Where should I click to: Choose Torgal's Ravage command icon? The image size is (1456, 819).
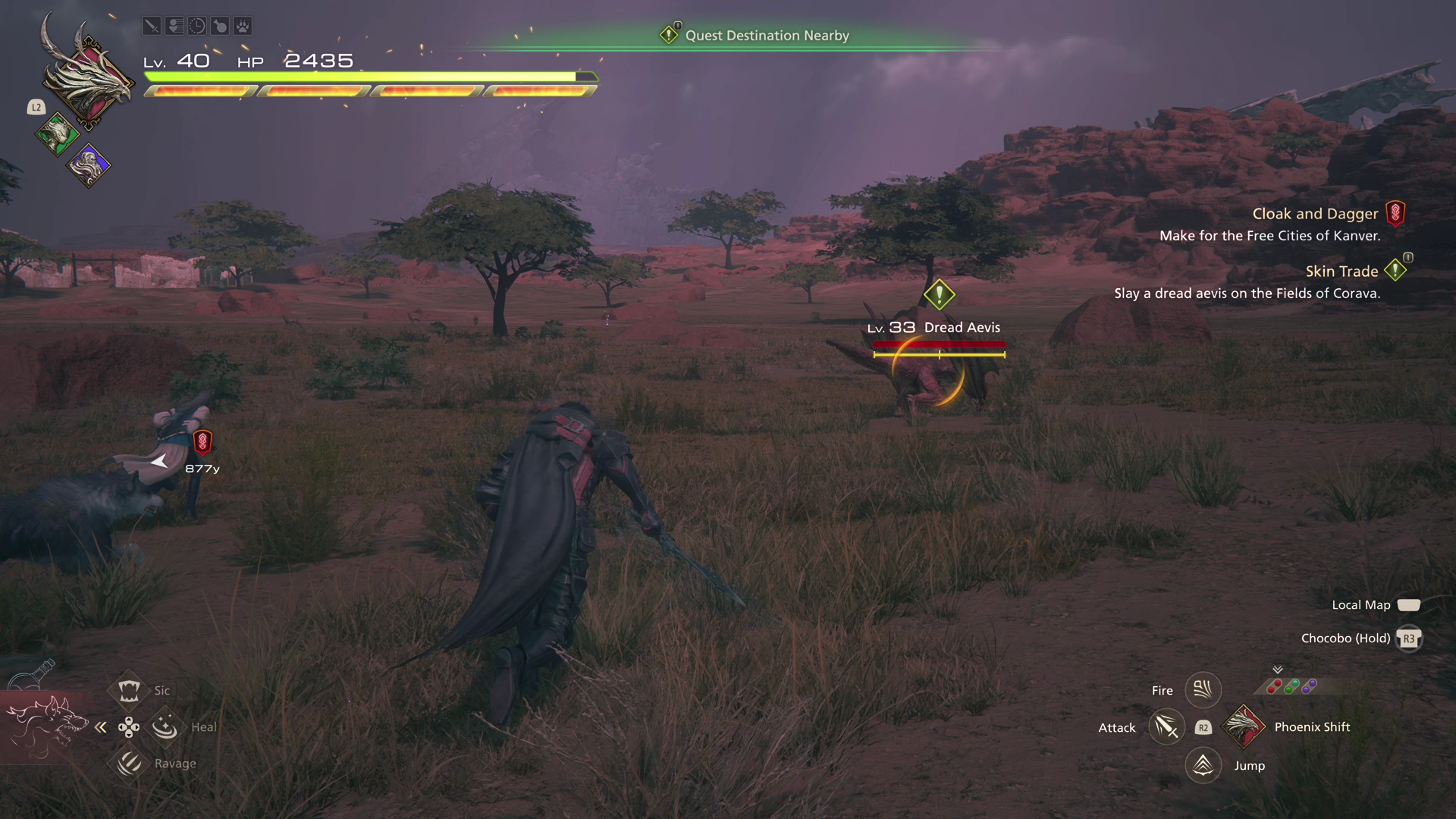pyautogui.click(x=129, y=763)
